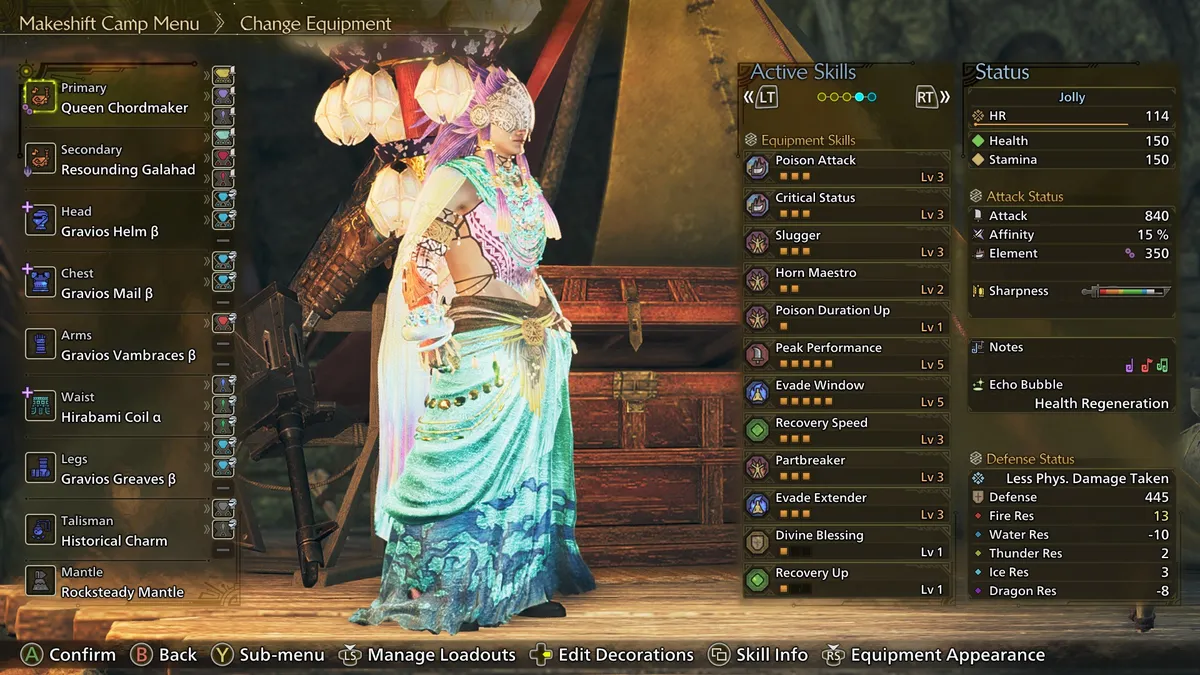
Task: Select the Slugger skill row
Action: [846, 243]
